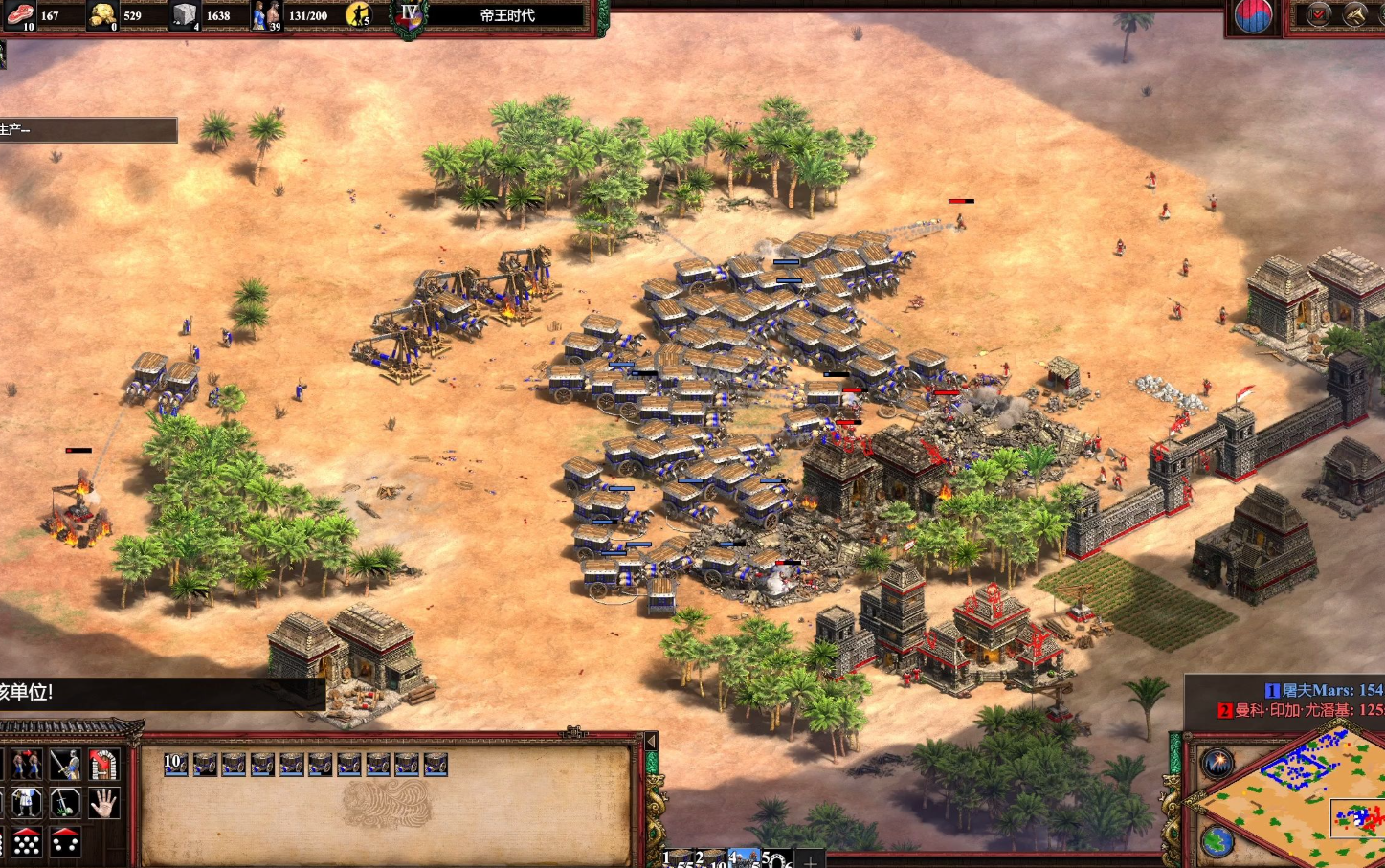The image size is (1385, 868).
Task: Choose the guard command with the swordsman
Action: click(x=65, y=764)
